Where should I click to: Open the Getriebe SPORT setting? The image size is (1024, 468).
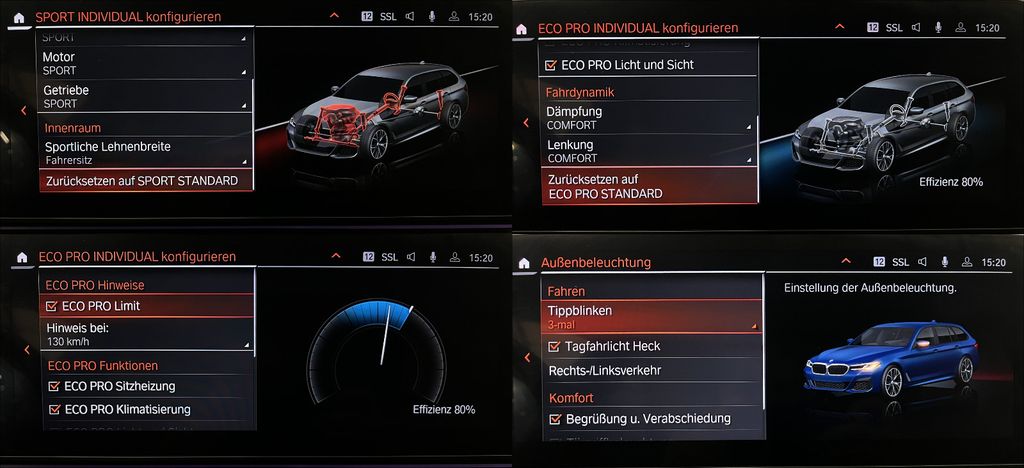coord(145,96)
